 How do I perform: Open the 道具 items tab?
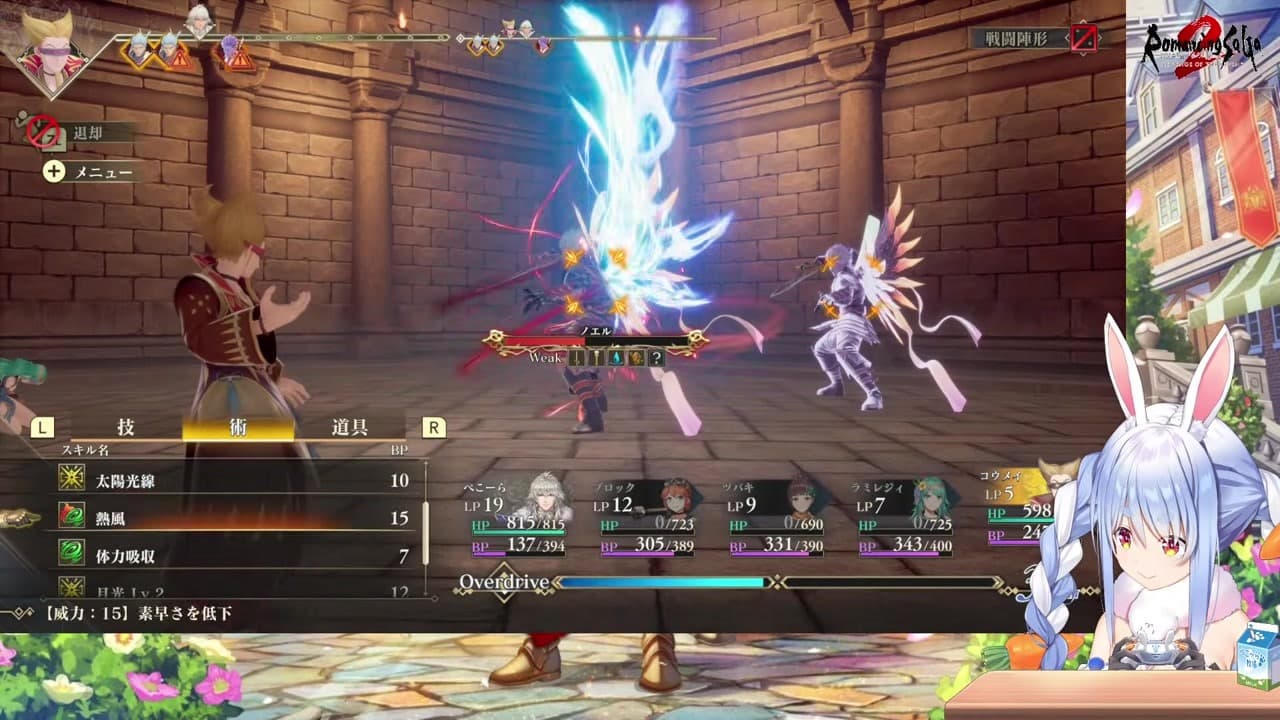point(349,427)
